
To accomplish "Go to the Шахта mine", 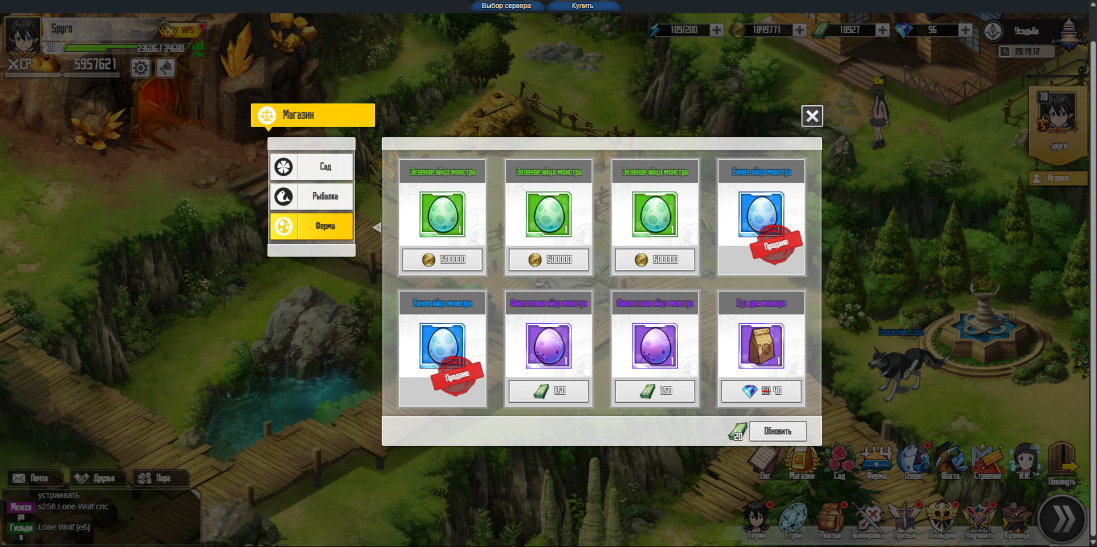I will (952, 463).
